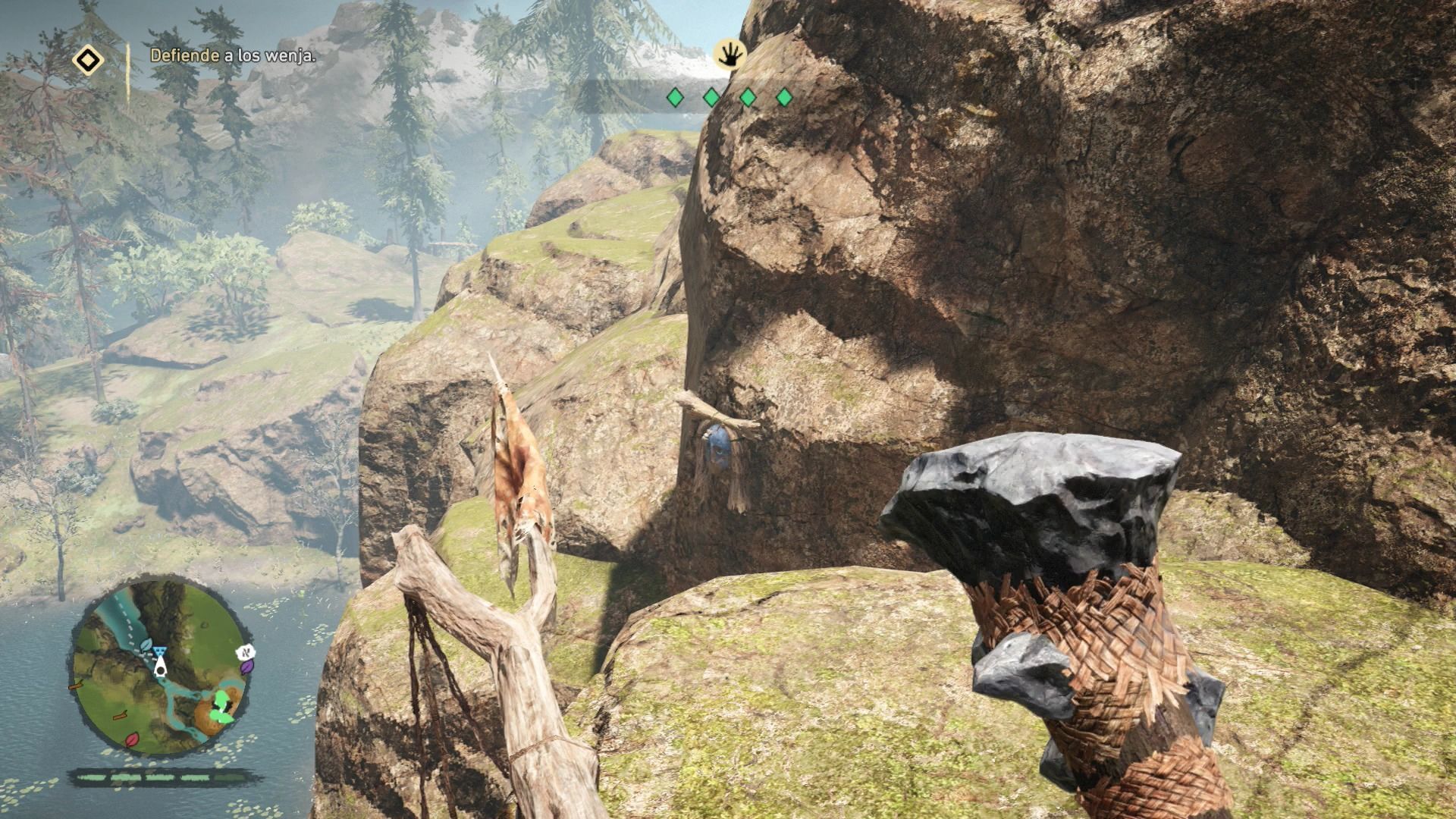This screenshot has height=819, width=1456.
Task: Click the white player arrow on the minimap
Action: [161, 667]
